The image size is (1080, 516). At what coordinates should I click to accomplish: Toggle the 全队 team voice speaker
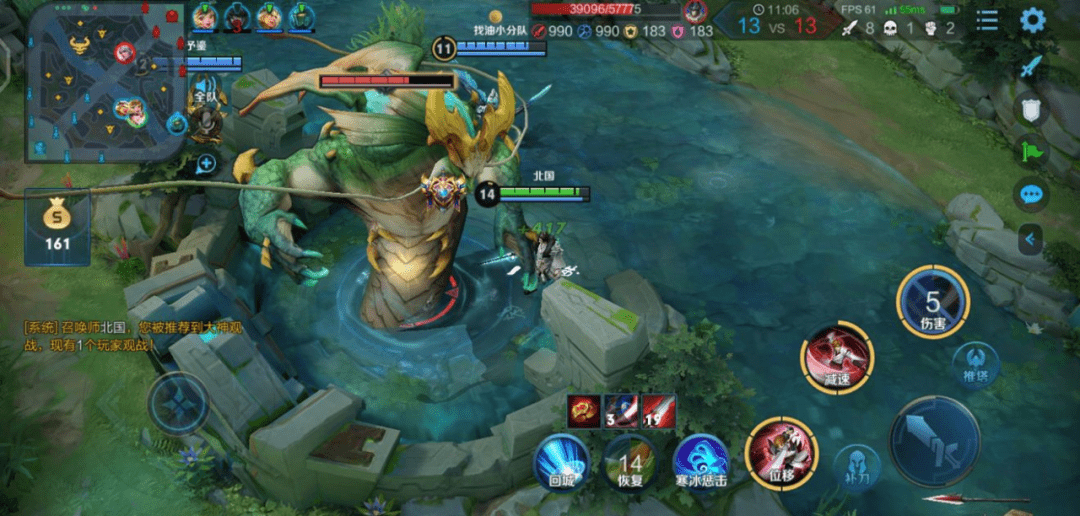click(x=206, y=92)
